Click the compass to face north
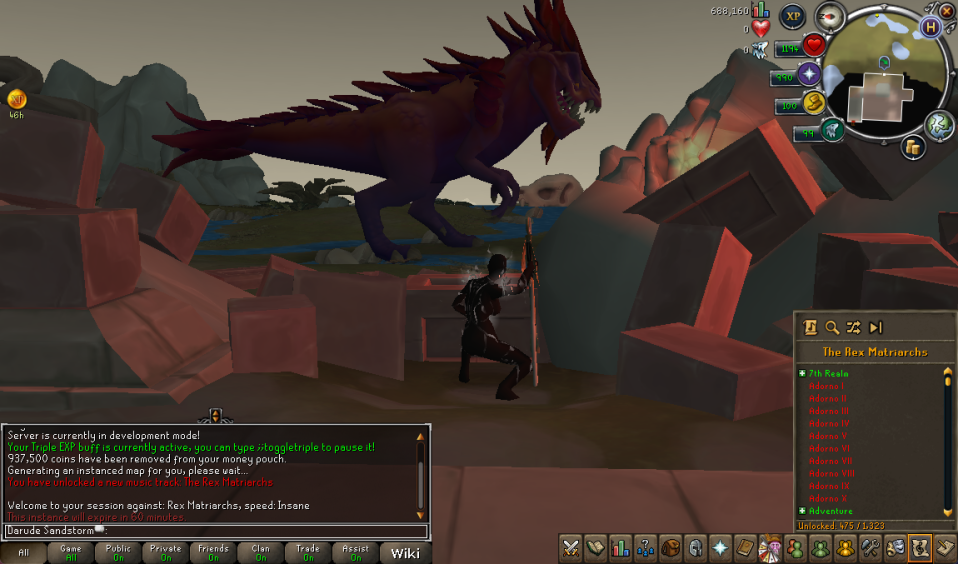The height and width of the screenshot is (564, 958). pyautogui.click(x=830, y=16)
